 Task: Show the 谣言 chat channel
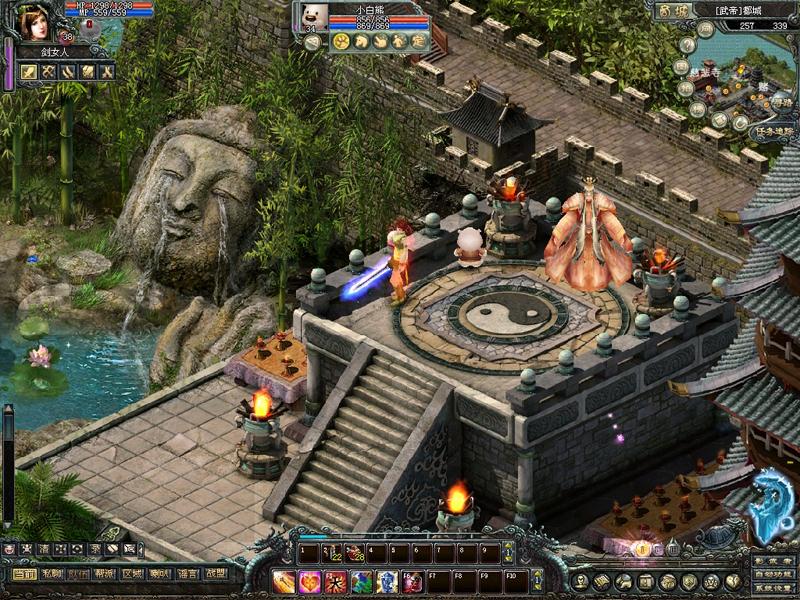(187, 574)
